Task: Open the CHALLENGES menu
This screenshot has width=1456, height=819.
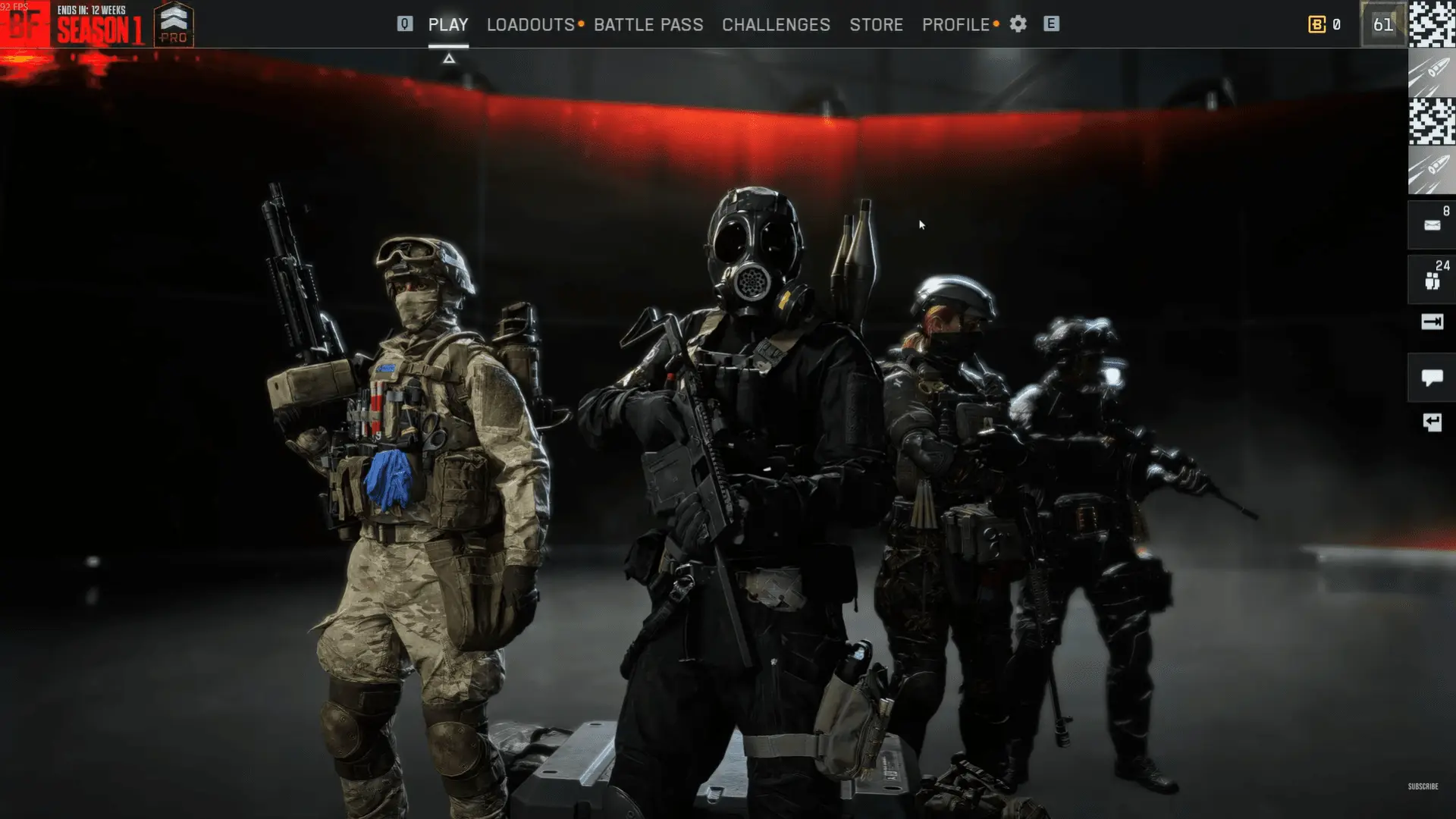Action: tap(776, 25)
